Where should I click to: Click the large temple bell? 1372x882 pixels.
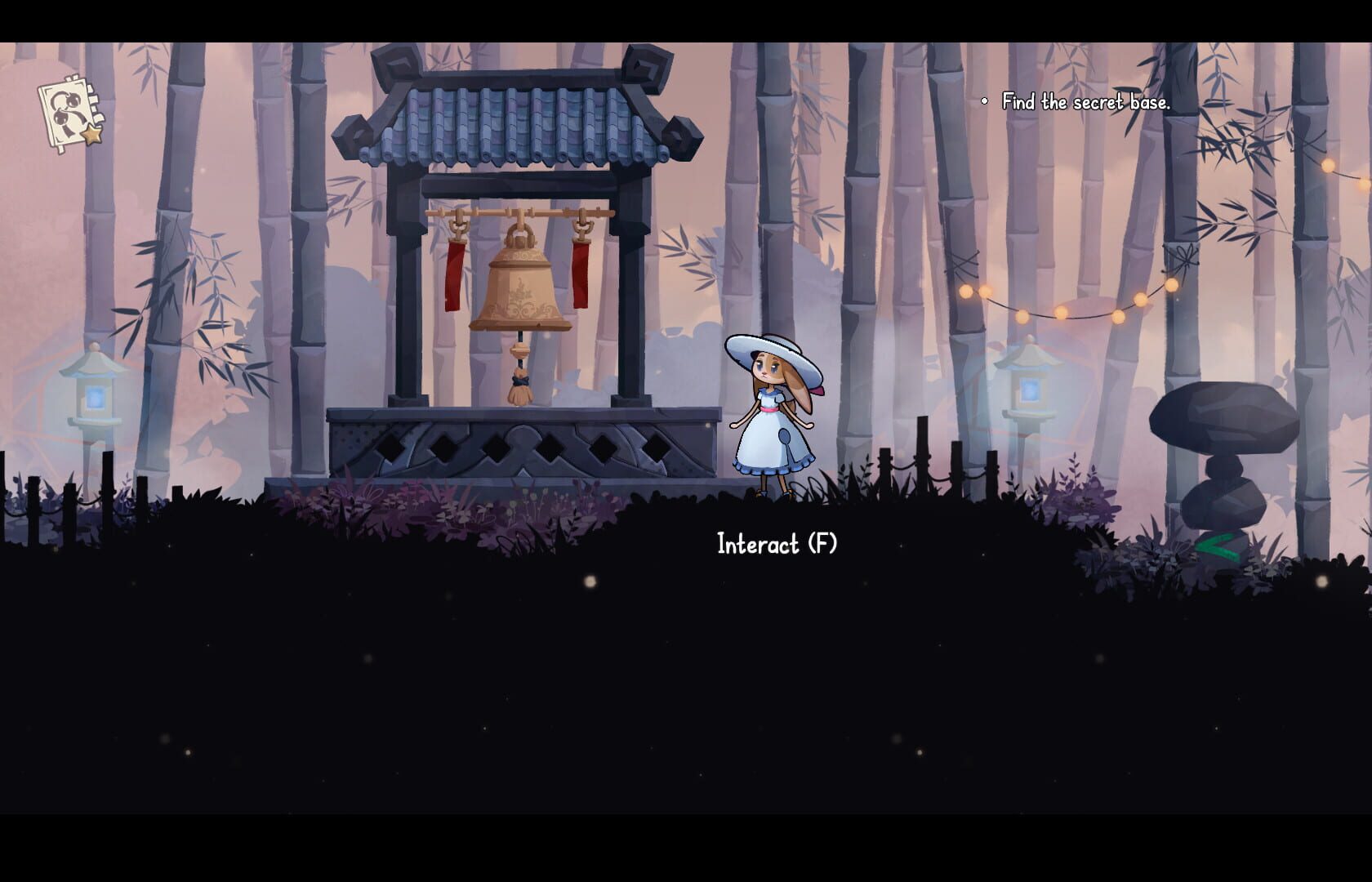pos(520,290)
